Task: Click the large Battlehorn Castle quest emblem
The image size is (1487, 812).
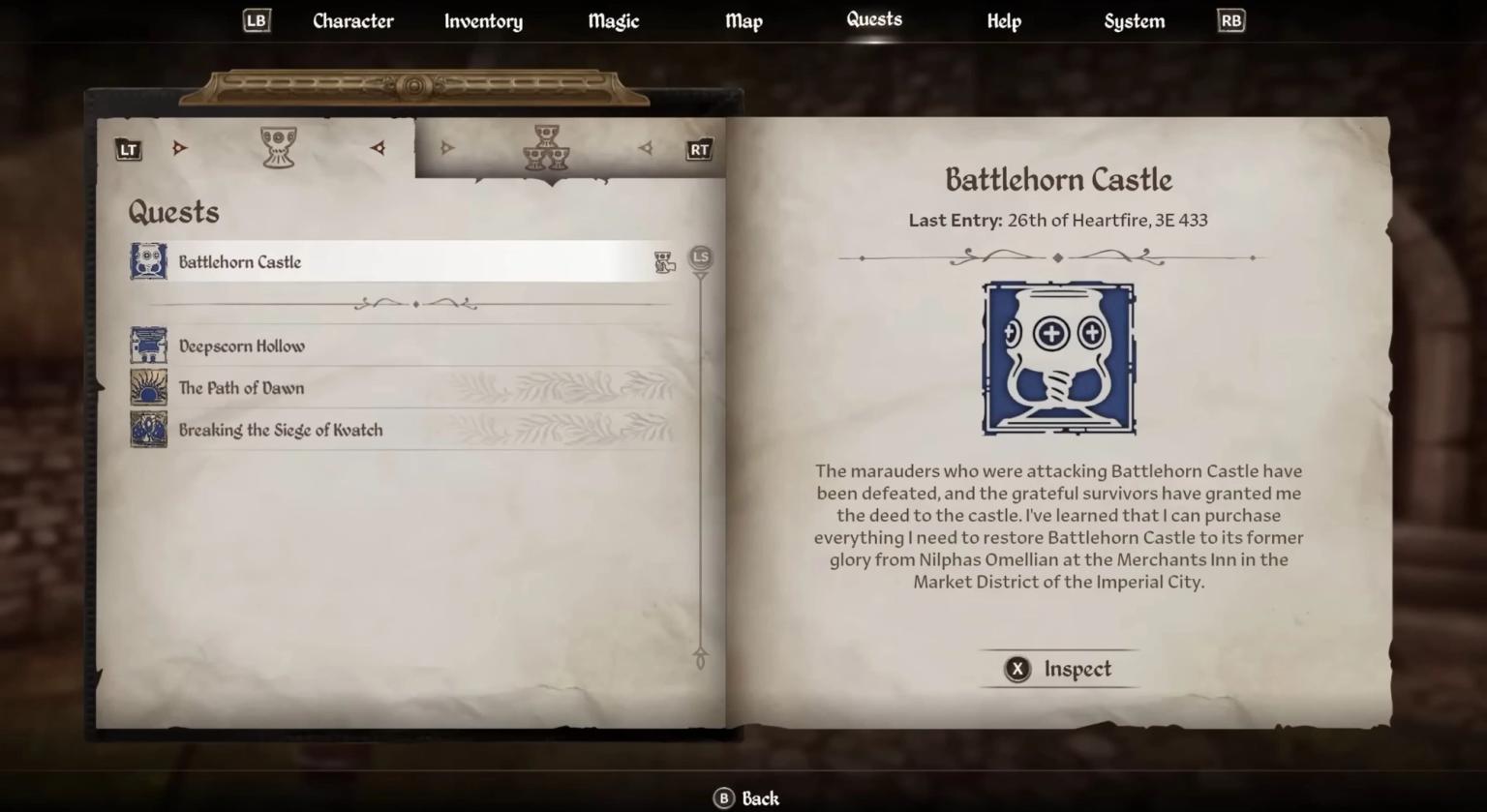Action: (1057, 358)
